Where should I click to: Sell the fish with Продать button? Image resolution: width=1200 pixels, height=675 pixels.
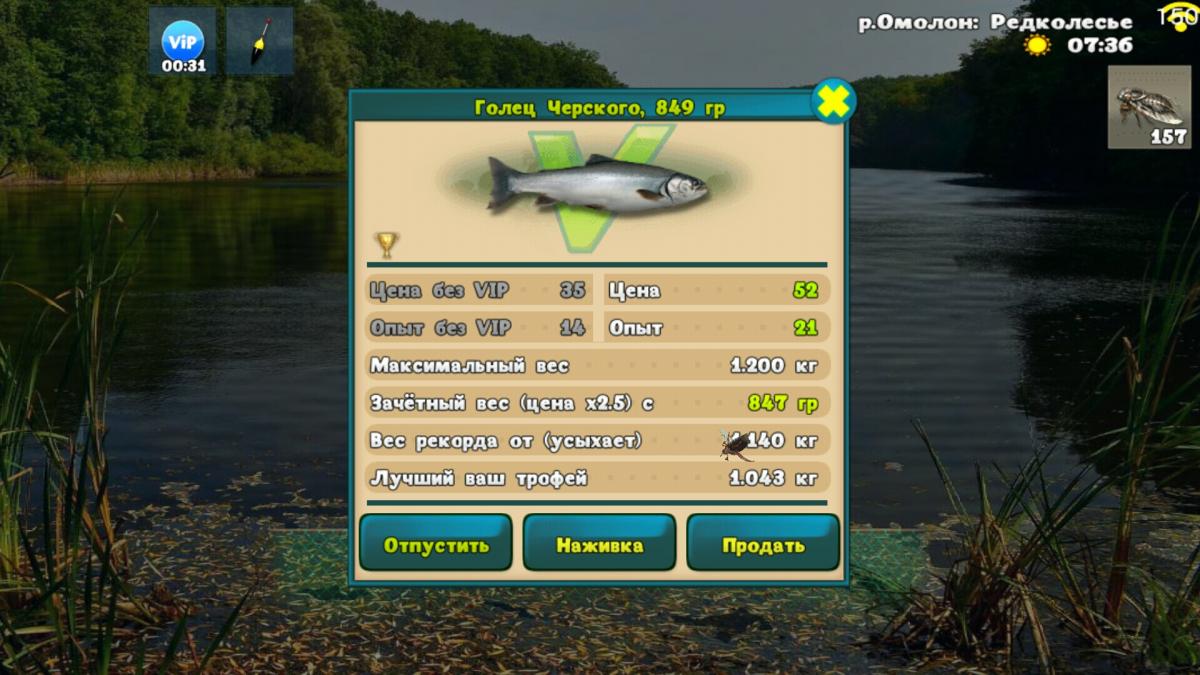coord(763,545)
